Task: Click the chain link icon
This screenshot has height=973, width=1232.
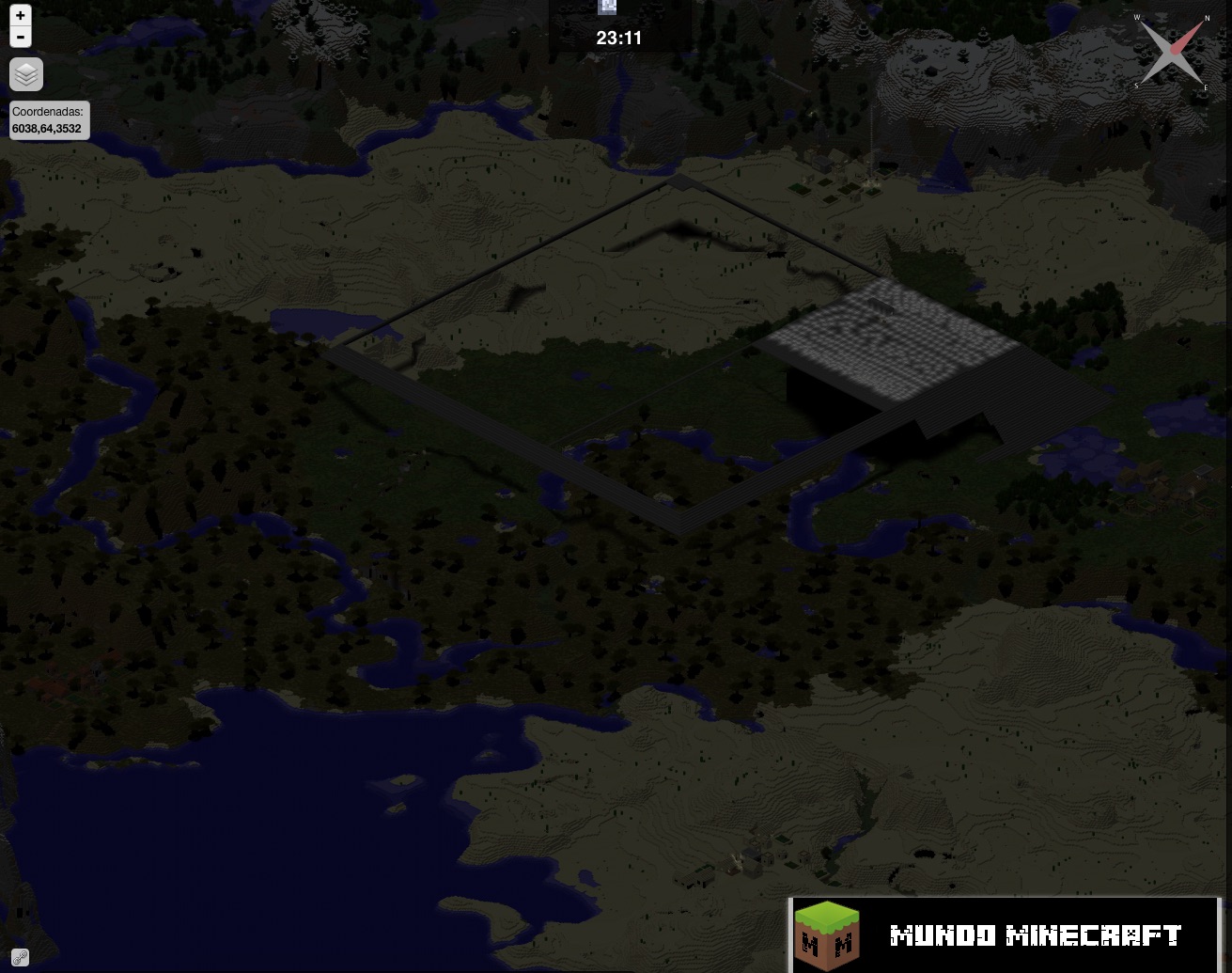Action: tap(20, 958)
